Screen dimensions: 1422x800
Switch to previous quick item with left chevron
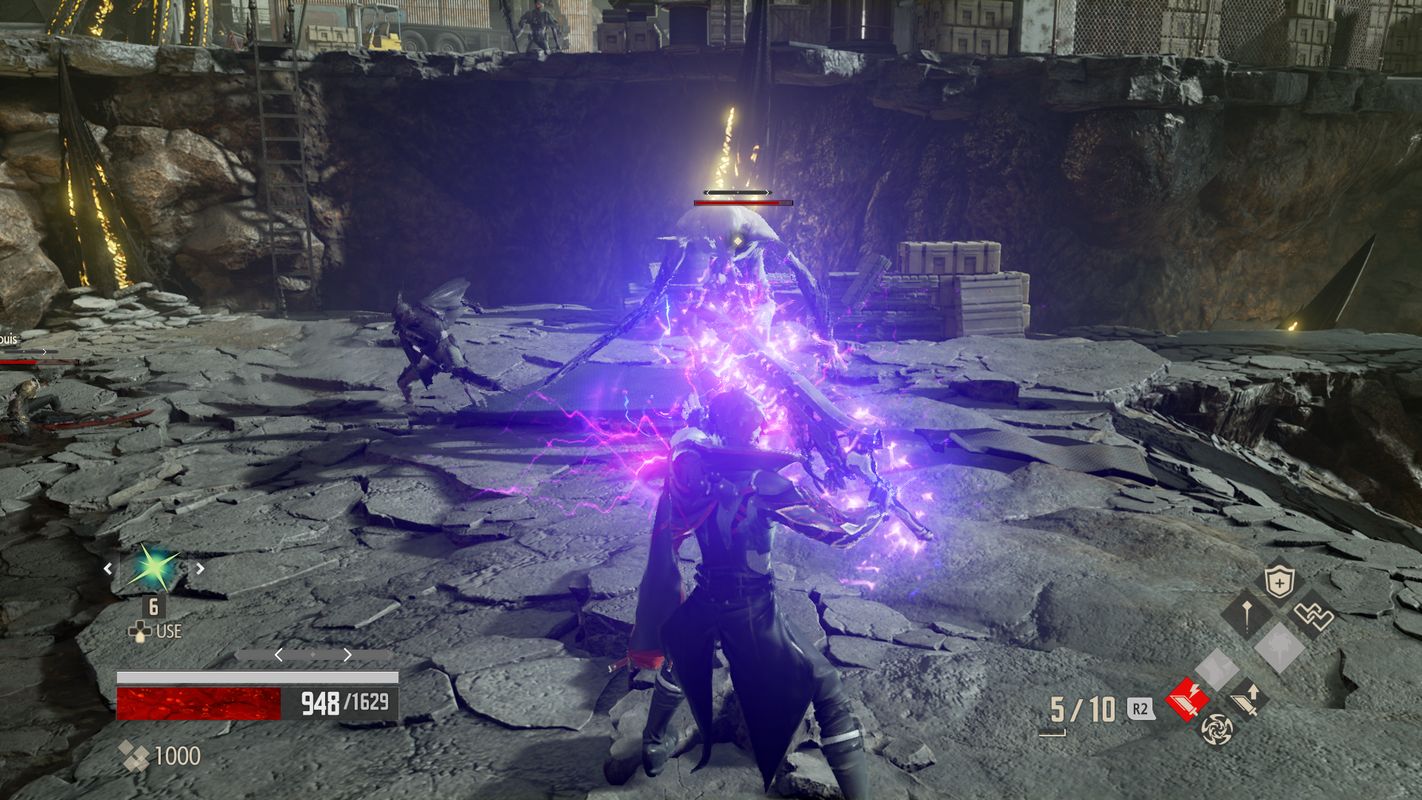109,567
